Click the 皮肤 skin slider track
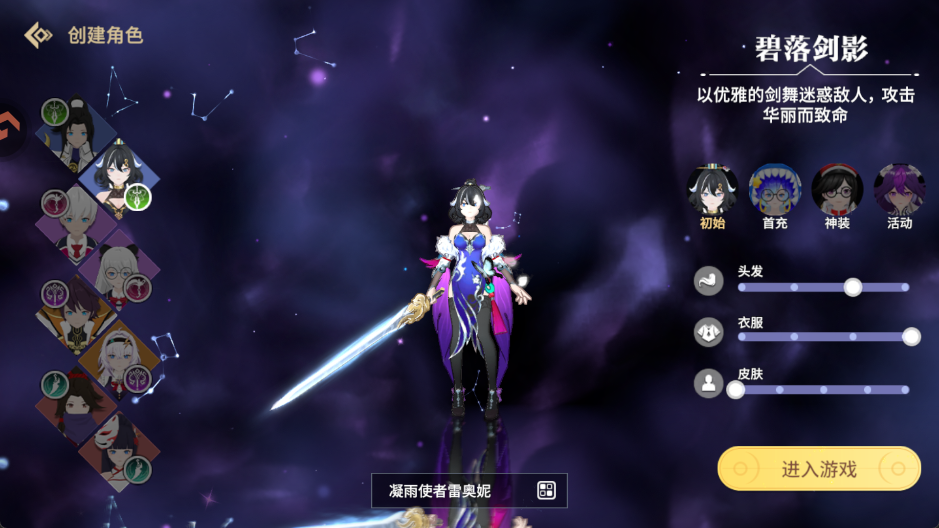This screenshot has height=528, width=939. [x=823, y=389]
